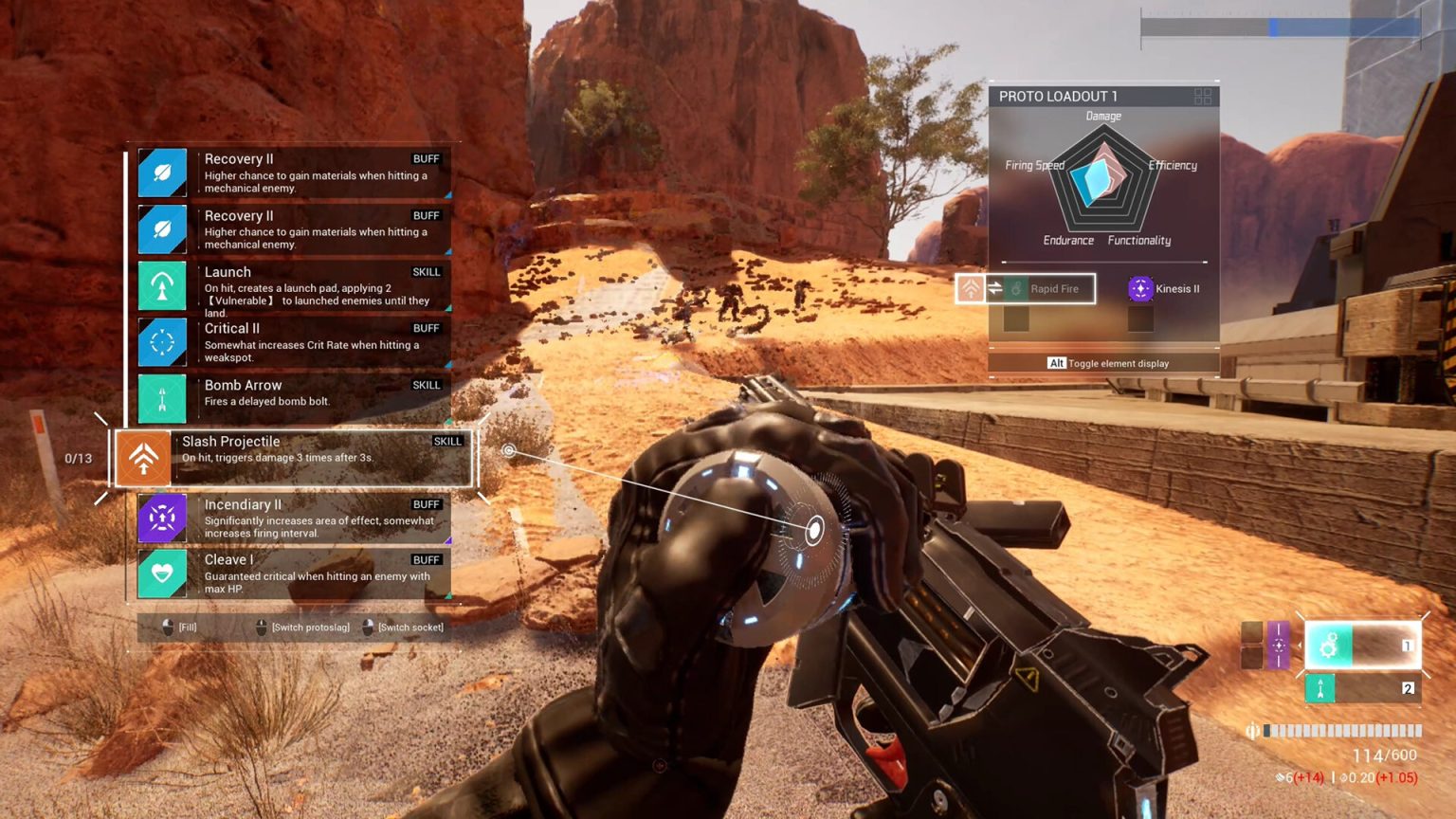Switch to weapon slot 2

[1363, 689]
